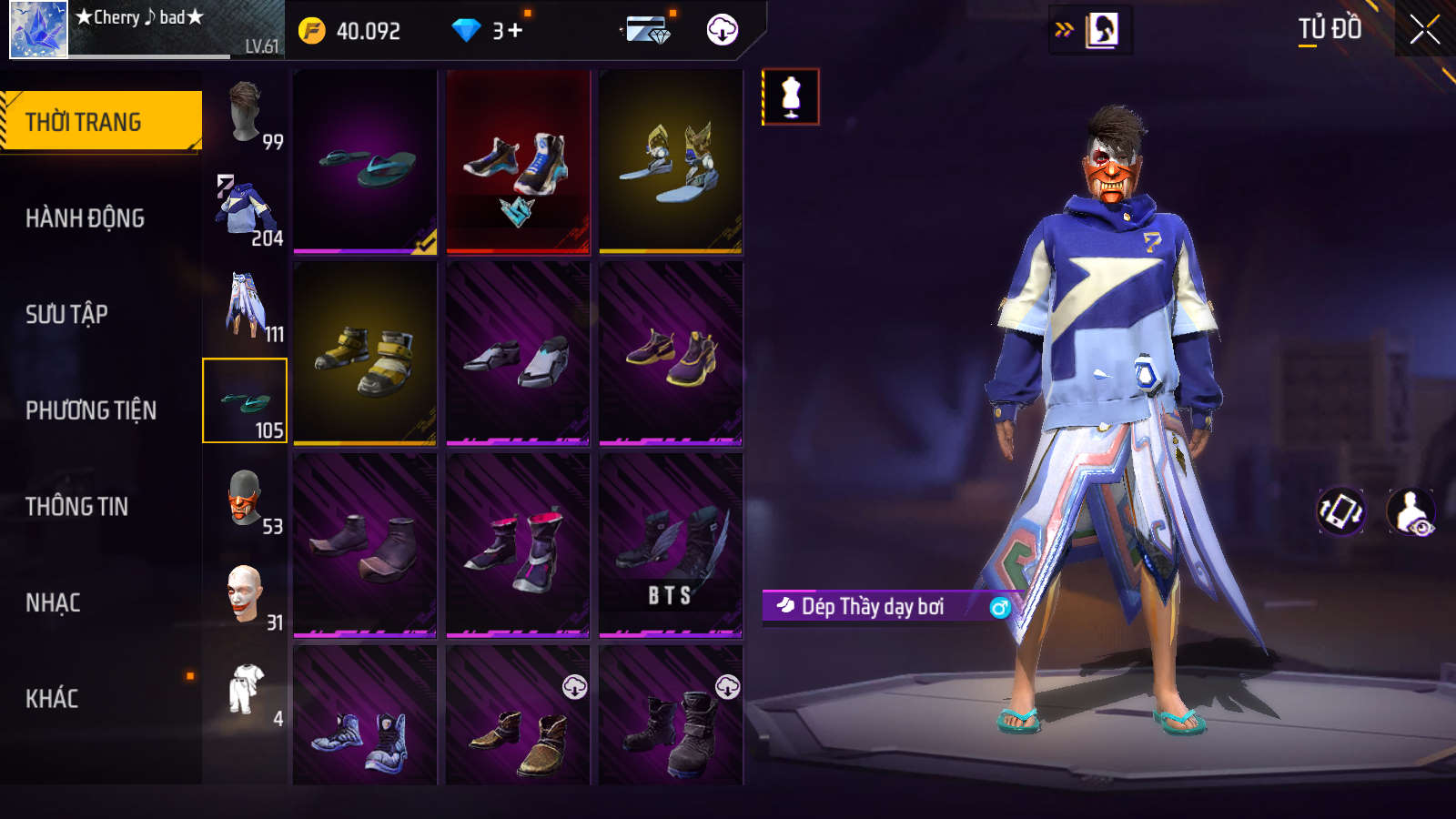Switch to the KHÁC tab
Viewport: 1456px width, 819px height.
click(x=52, y=699)
